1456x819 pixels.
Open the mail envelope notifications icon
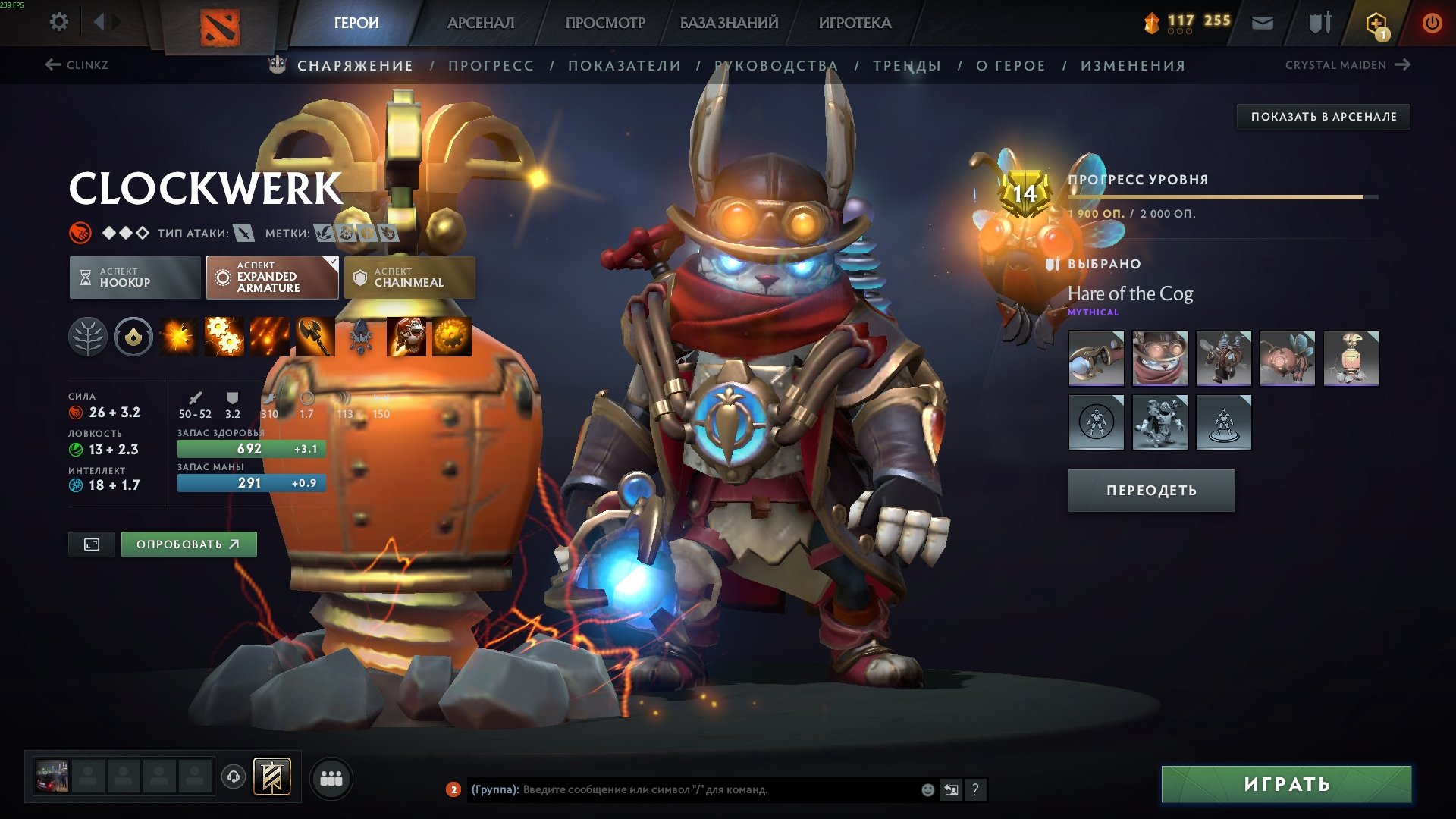pyautogui.click(x=1261, y=22)
